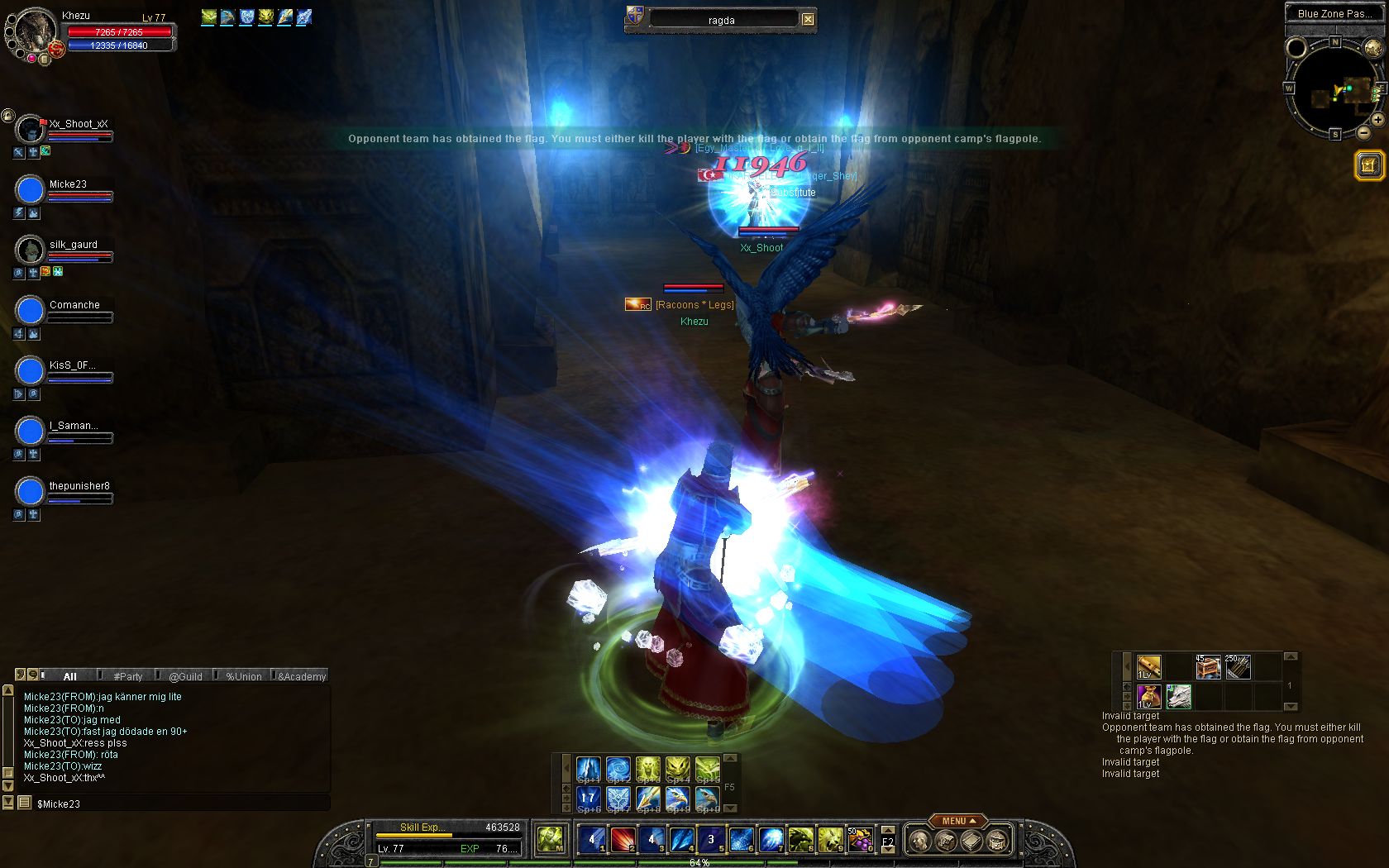Viewport: 1389px width, 868px height.
Task: Switch to the %Union chat tab
Action: click(243, 676)
